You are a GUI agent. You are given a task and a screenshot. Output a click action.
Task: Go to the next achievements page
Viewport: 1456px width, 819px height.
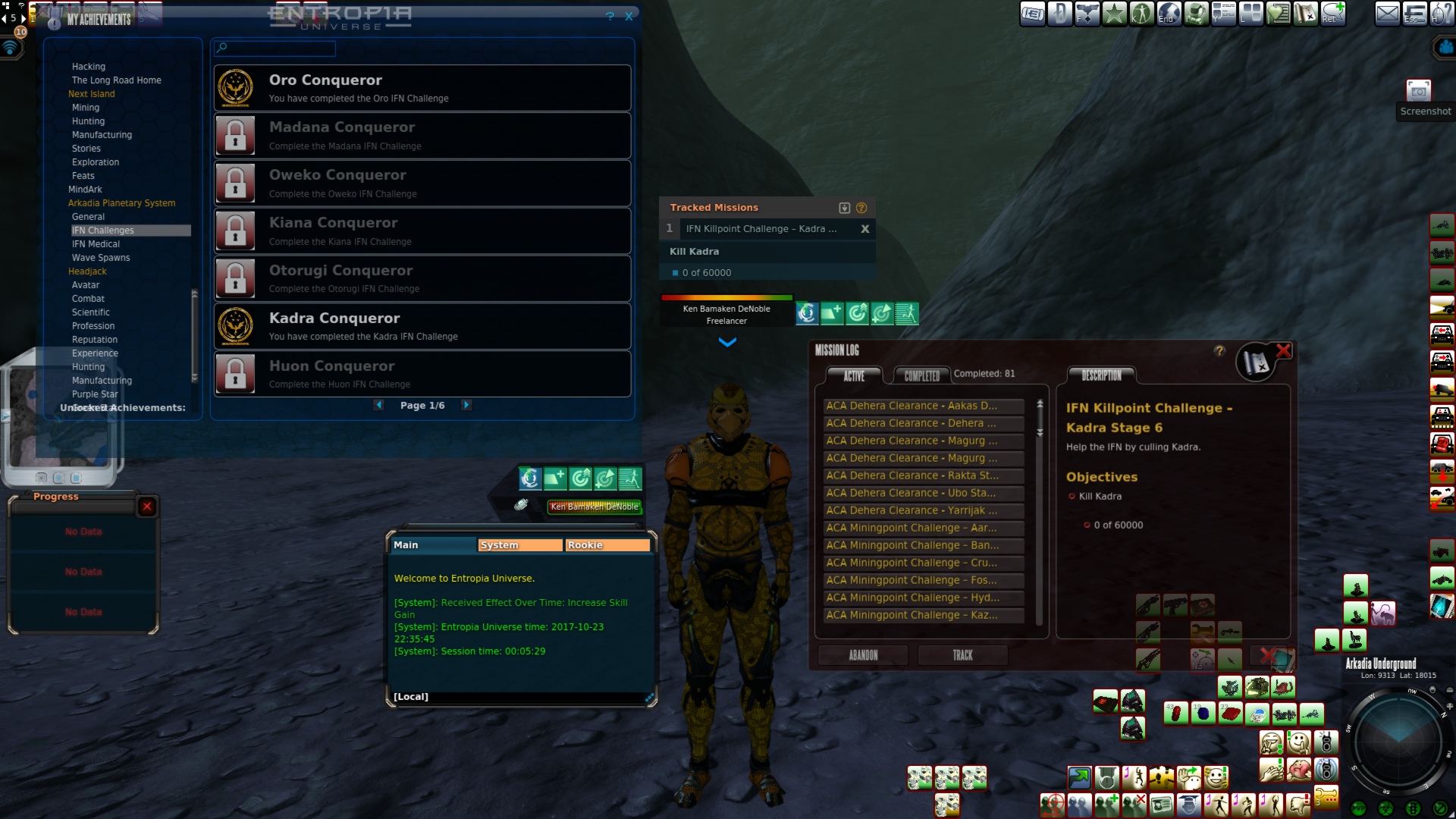[466, 405]
